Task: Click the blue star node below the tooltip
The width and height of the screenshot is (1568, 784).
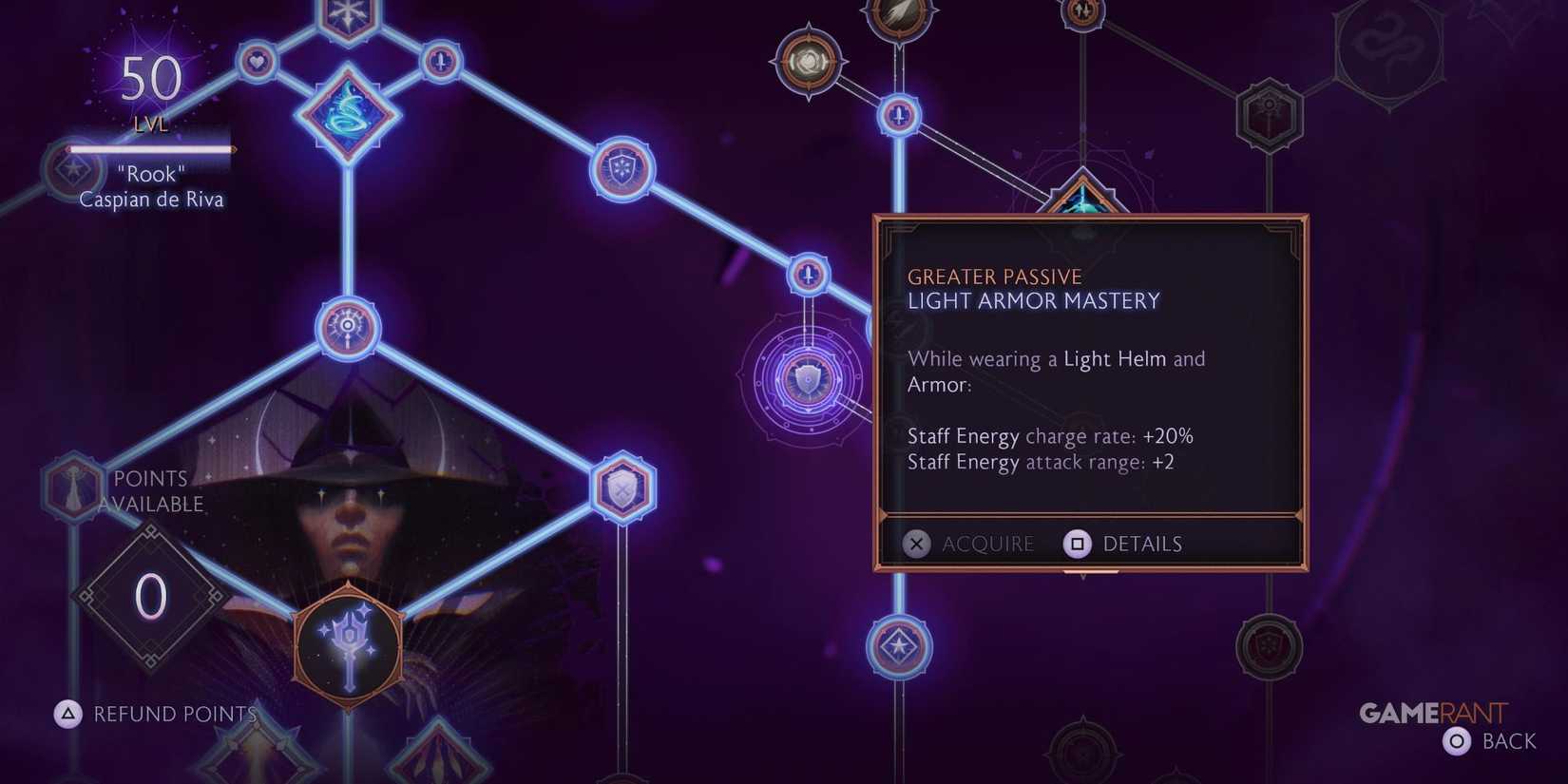Action: coord(898,644)
